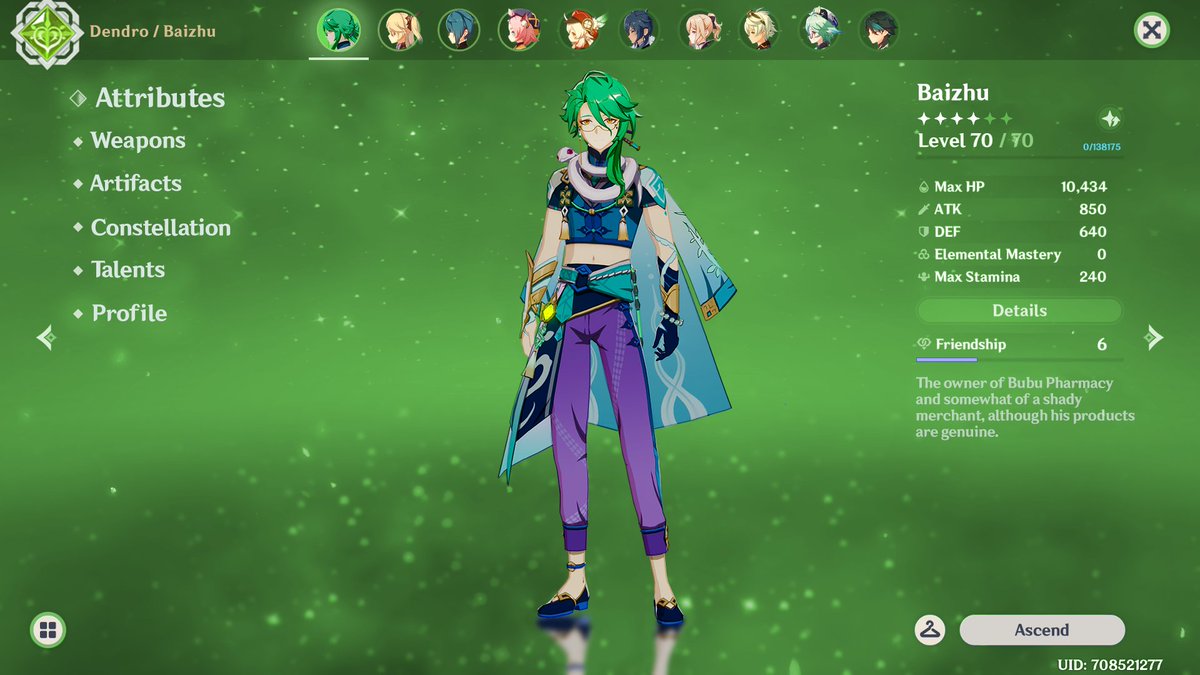The width and height of the screenshot is (1200, 675).
Task: Pick Sucrose's mint-haired portrait
Action: tap(818, 30)
